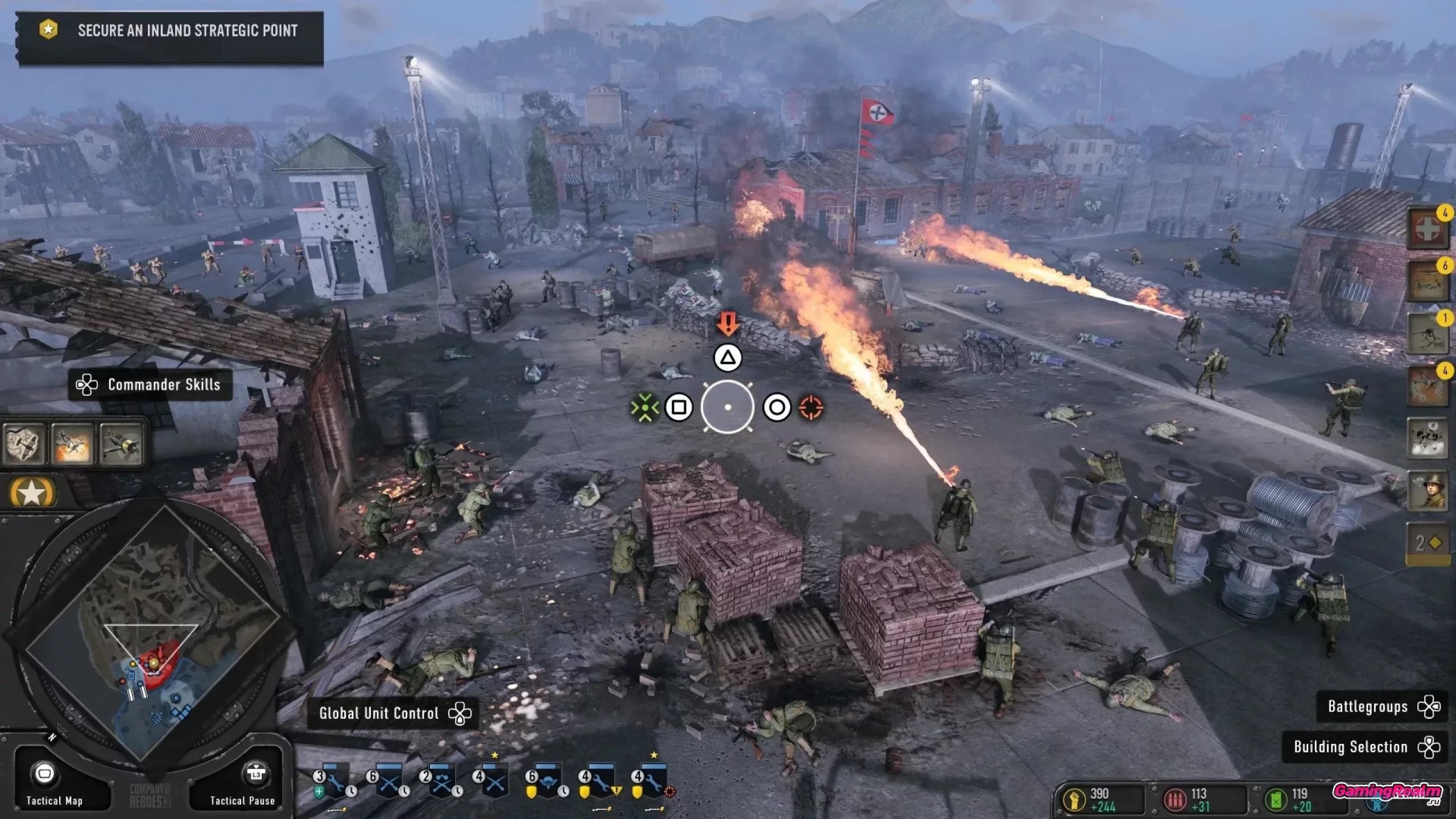Open the Commander Skills panel
1456x819 pixels.
coord(151,385)
